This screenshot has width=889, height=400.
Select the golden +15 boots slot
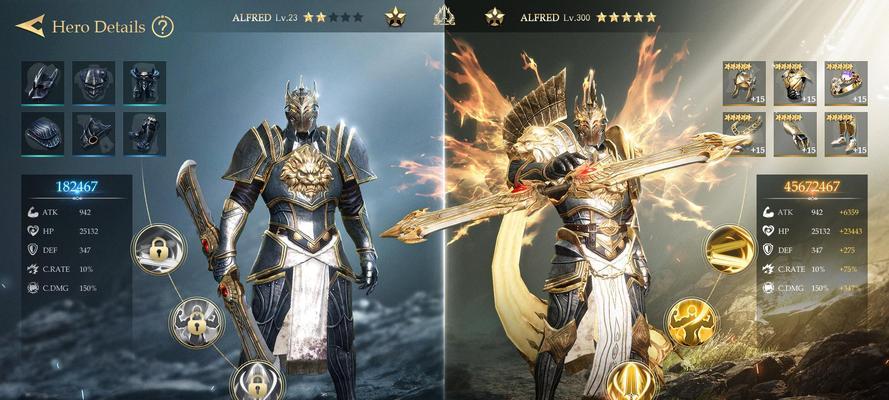click(x=845, y=132)
